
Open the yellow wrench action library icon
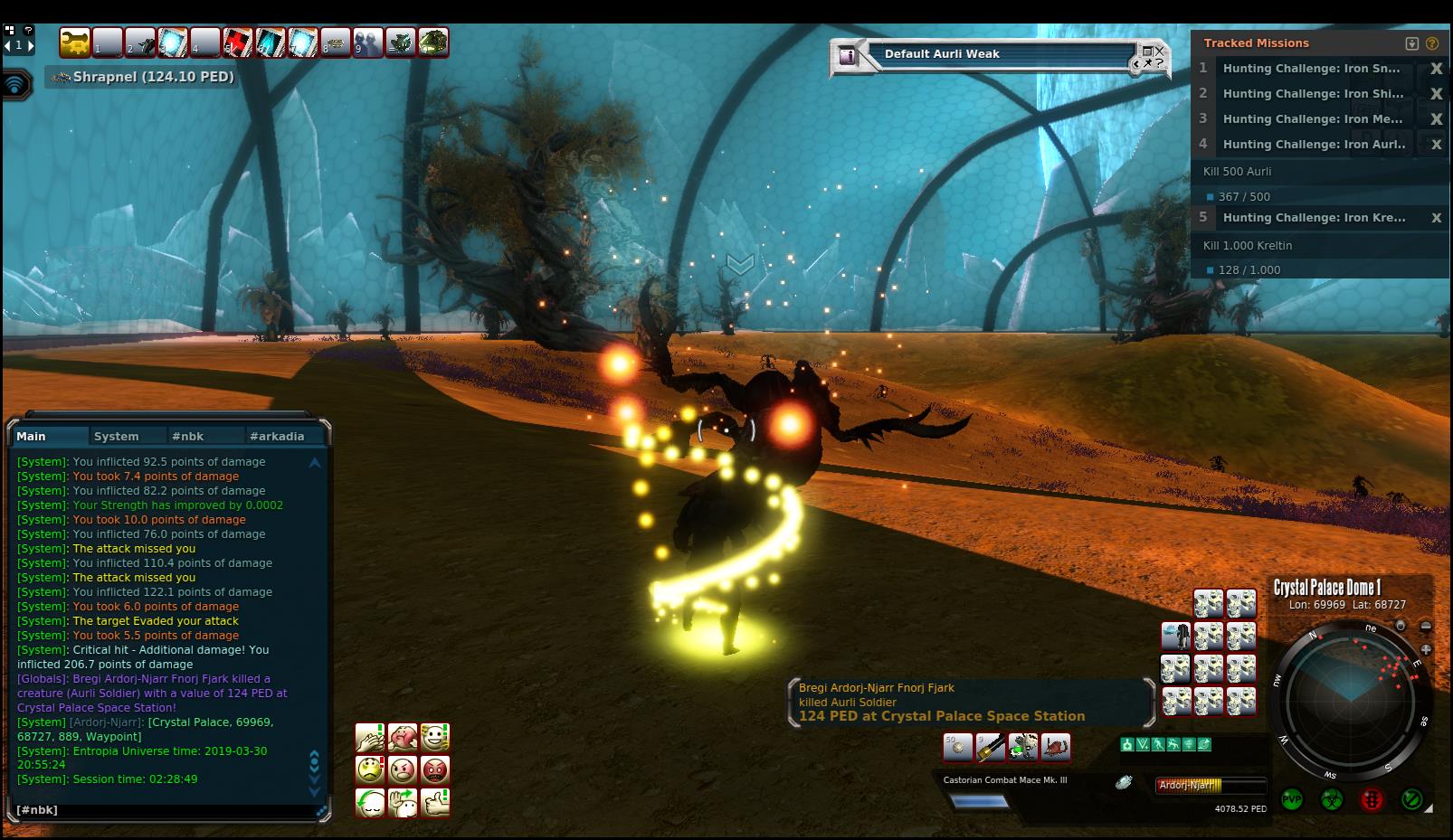(x=75, y=42)
